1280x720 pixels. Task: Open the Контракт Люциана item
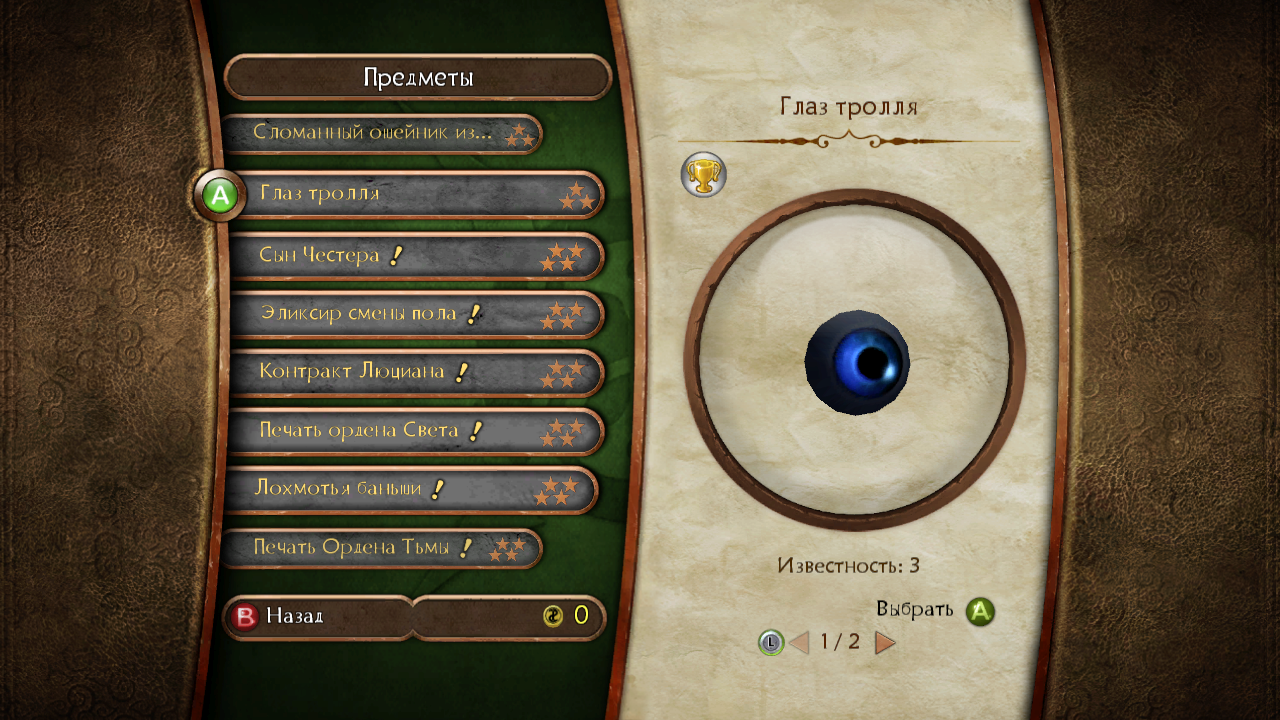pos(416,373)
